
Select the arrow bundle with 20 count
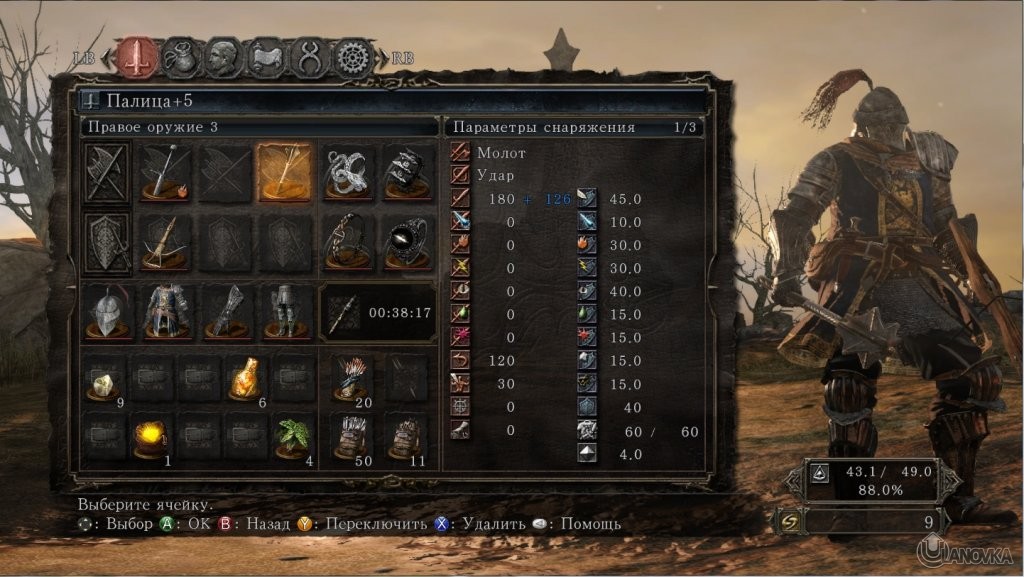pyautogui.click(x=351, y=379)
